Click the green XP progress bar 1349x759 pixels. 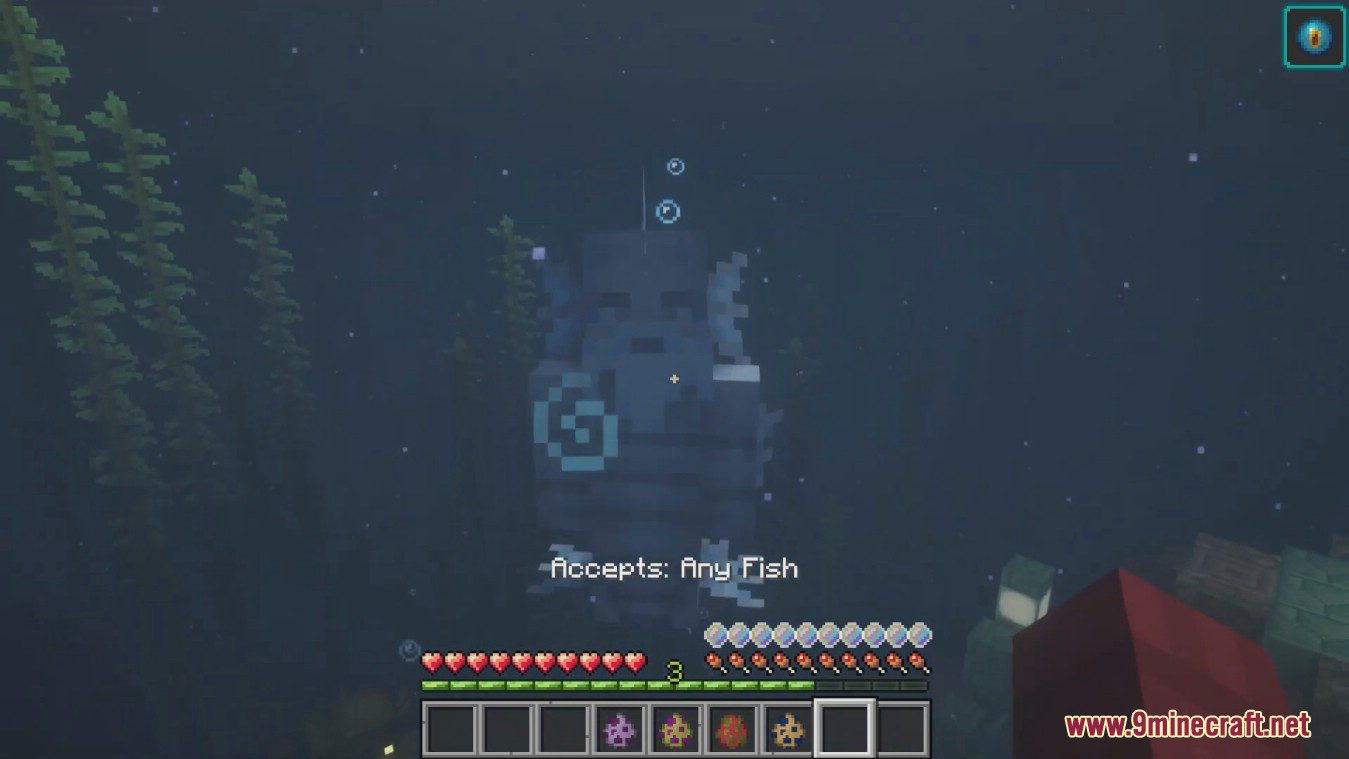click(620, 684)
